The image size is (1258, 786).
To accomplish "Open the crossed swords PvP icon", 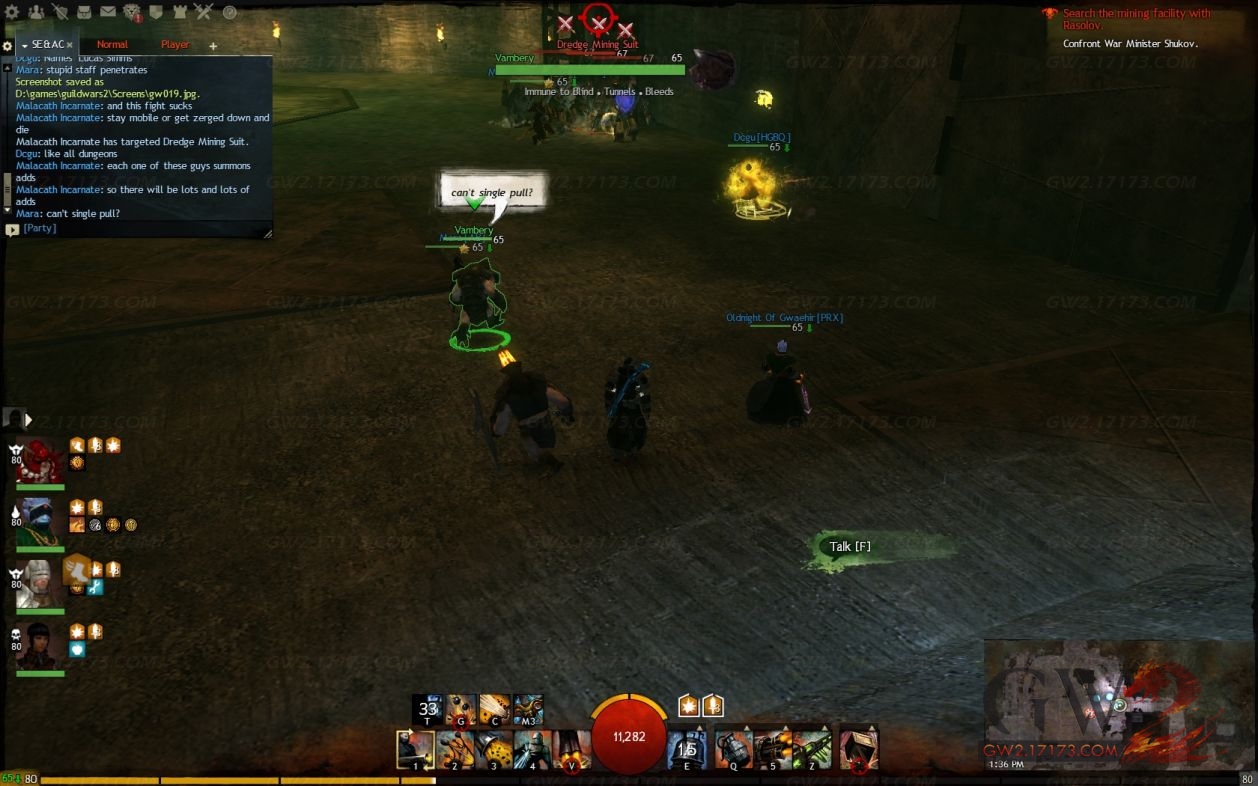I will point(204,12).
